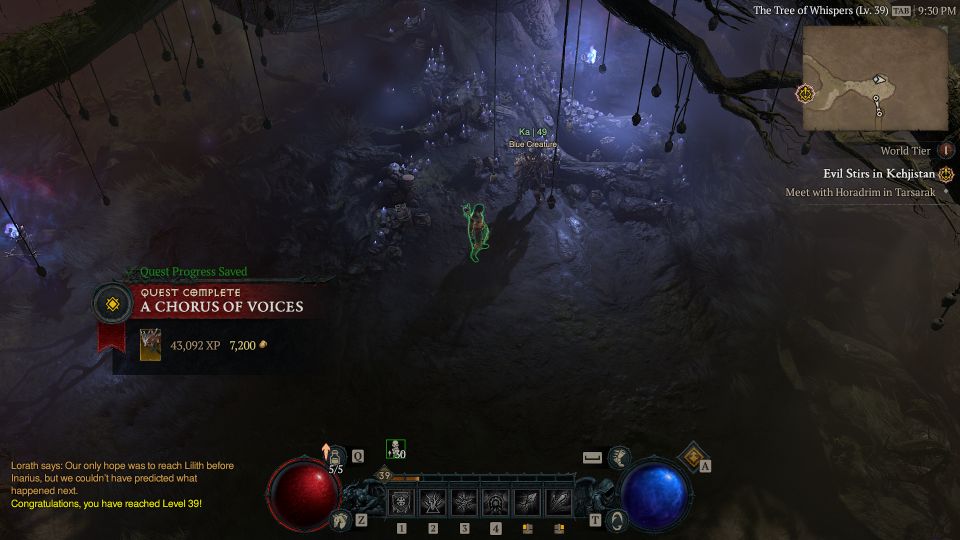The image size is (960, 540).
Task: Trigger the third skill with the spiky burst icon
Action: pos(465,503)
